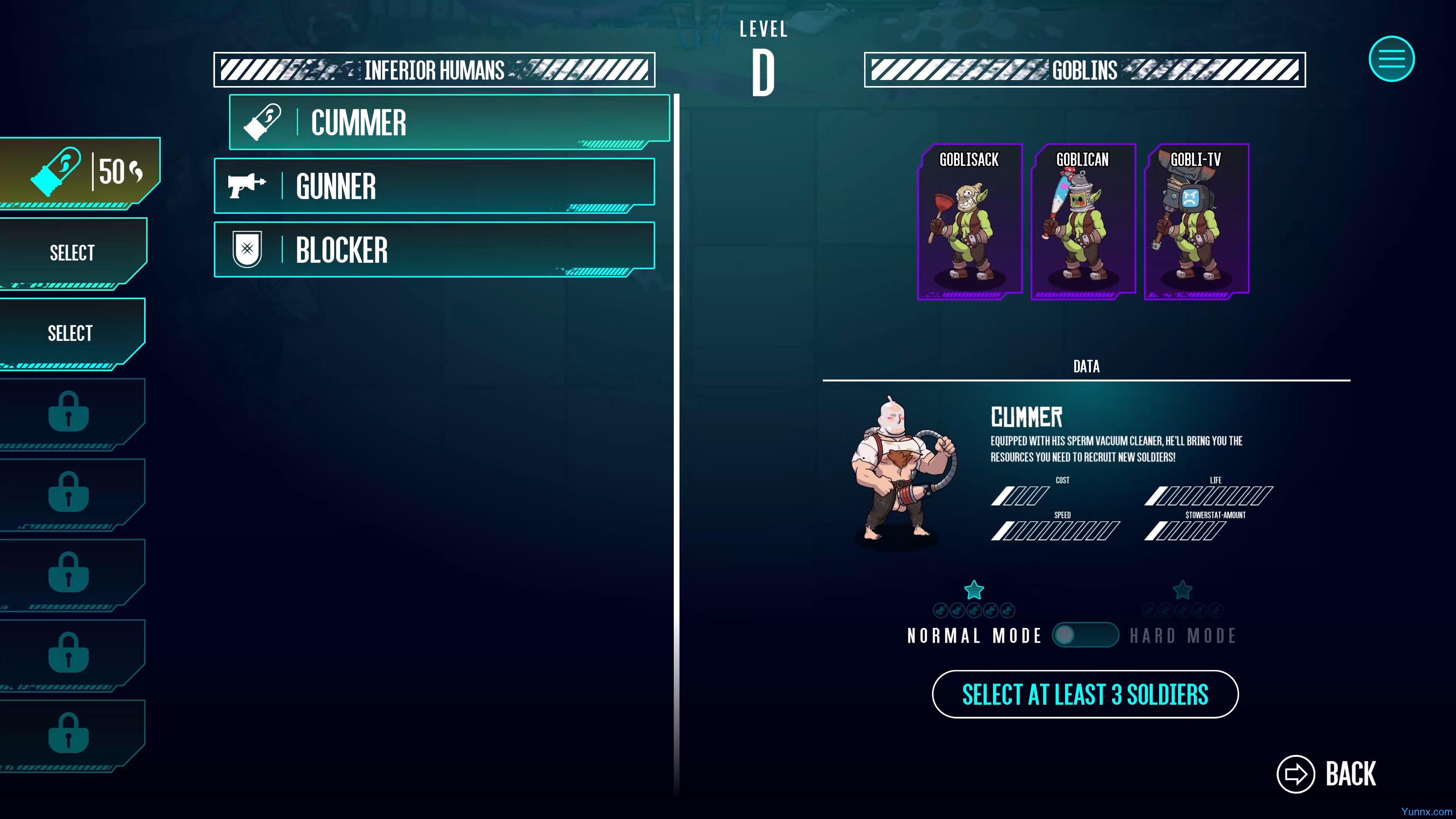
Task: Click the Select At Least 3 Soldiers button
Action: [x=1085, y=694]
